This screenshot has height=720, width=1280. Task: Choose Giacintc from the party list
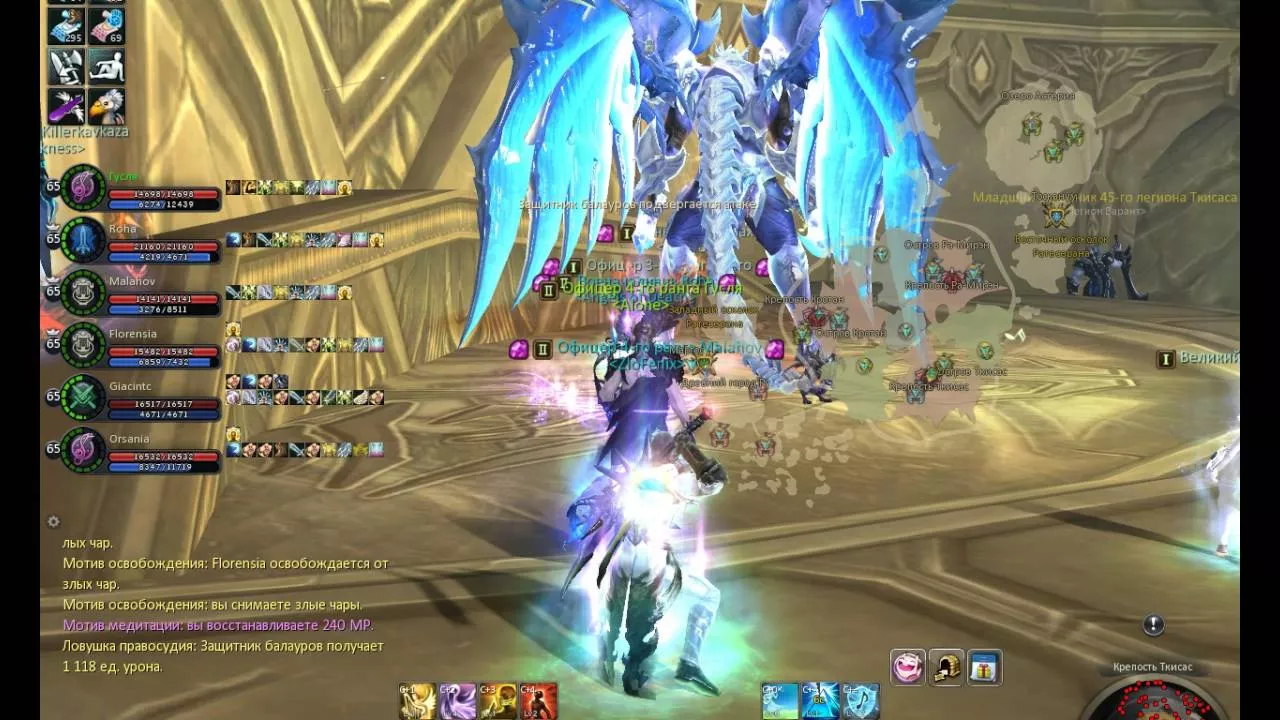(82, 398)
